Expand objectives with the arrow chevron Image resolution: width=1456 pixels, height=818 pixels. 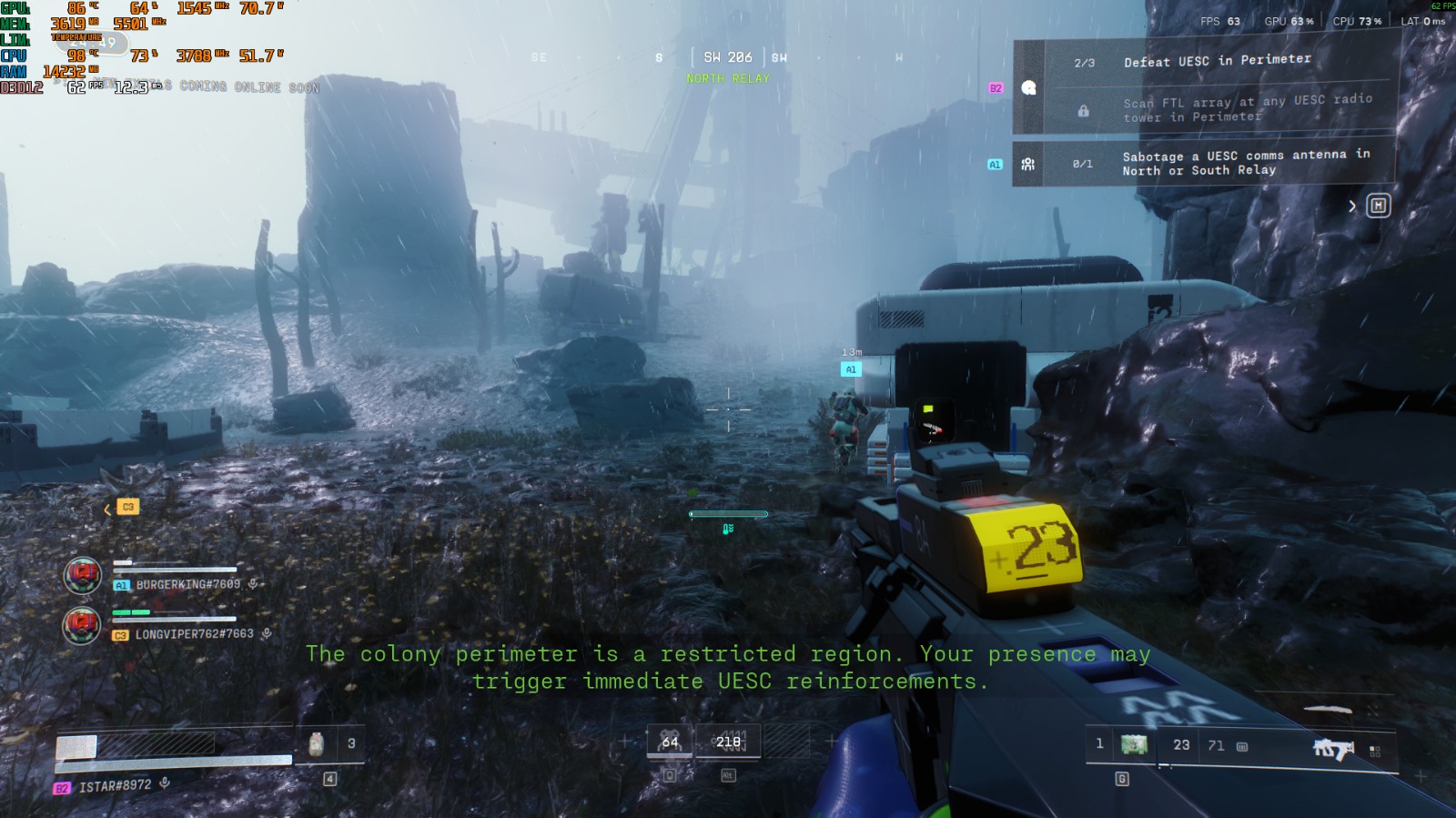pos(1352,207)
